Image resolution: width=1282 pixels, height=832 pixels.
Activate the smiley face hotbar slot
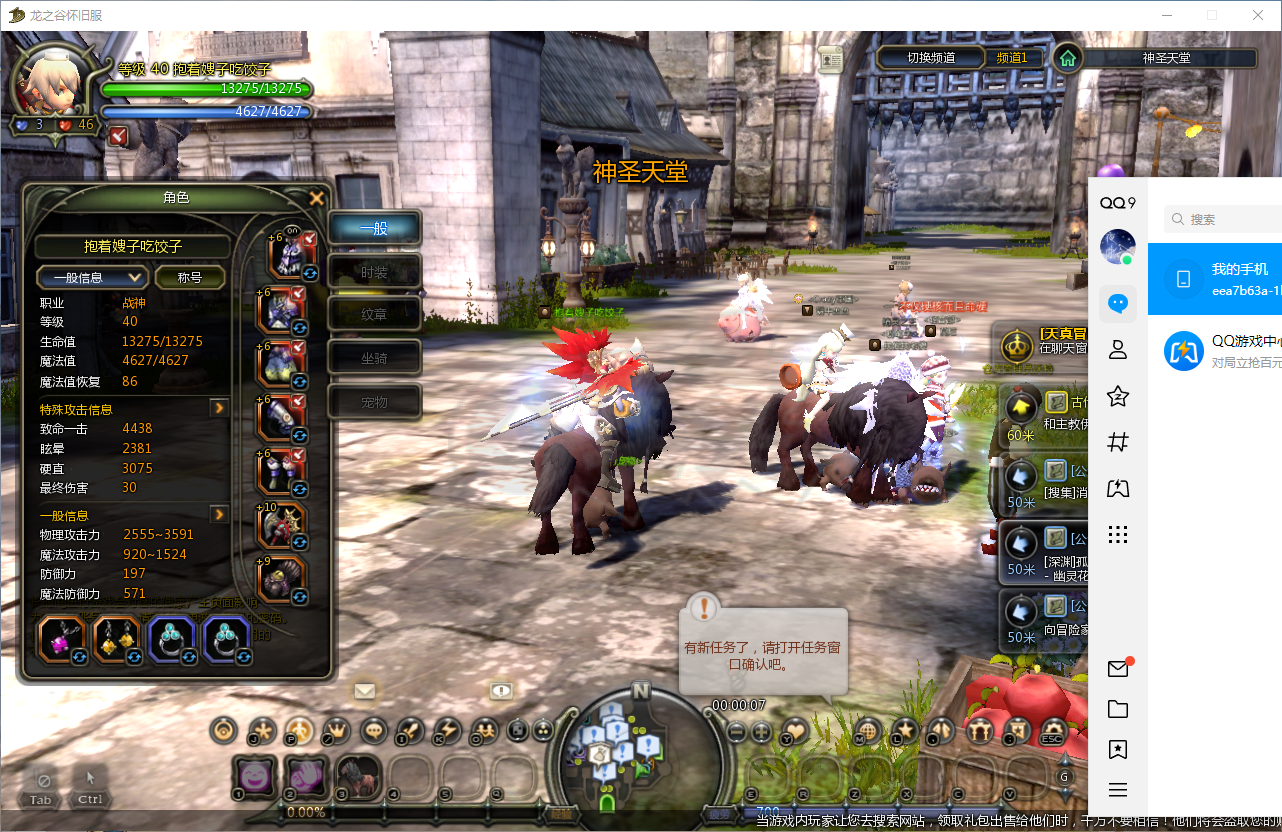click(x=255, y=776)
